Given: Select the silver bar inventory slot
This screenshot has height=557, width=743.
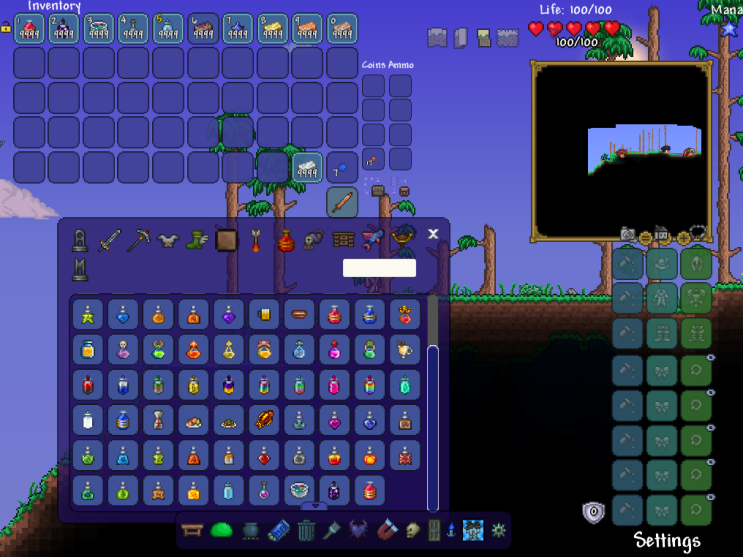Looking at the screenshot, I should [x=307, y=167].
